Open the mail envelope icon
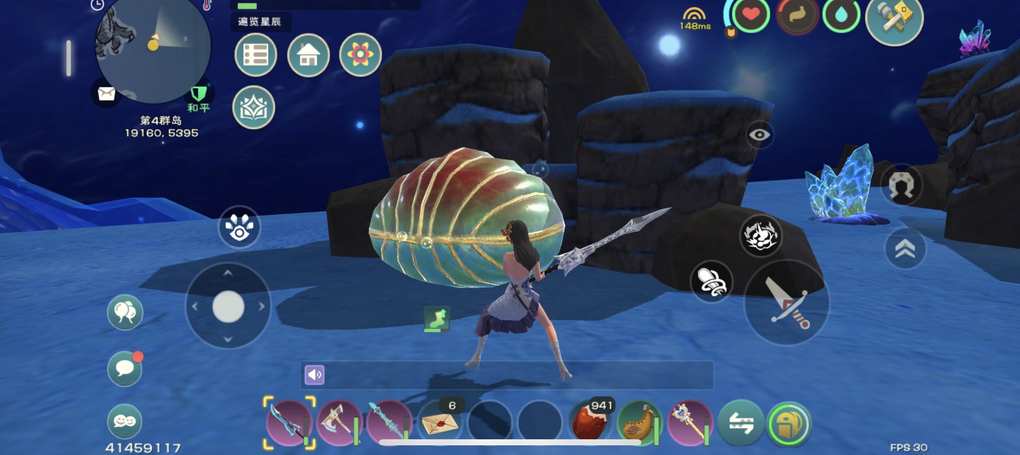Screen dimensions: 1020x455 coord(106,94)
